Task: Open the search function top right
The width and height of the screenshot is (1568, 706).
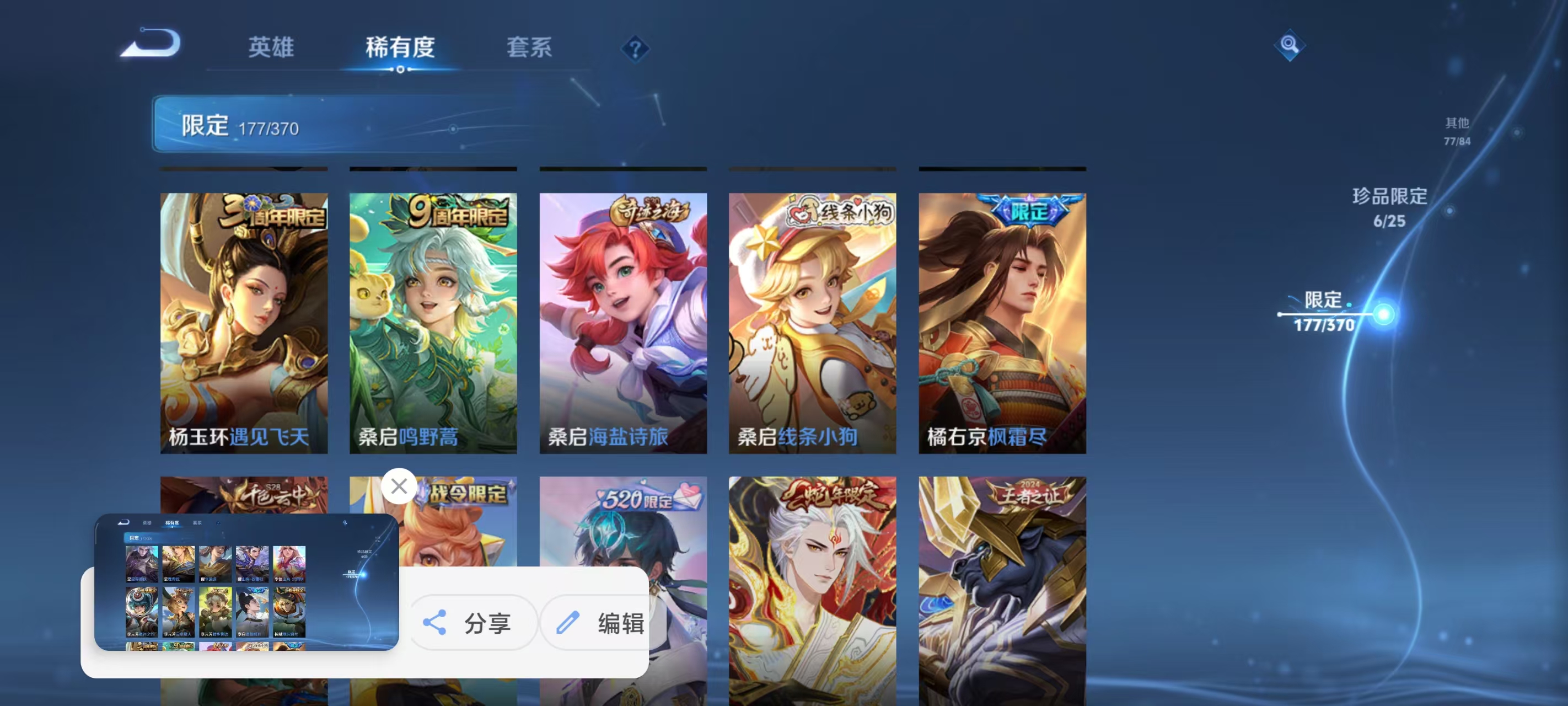Action: pos(1289,45)
